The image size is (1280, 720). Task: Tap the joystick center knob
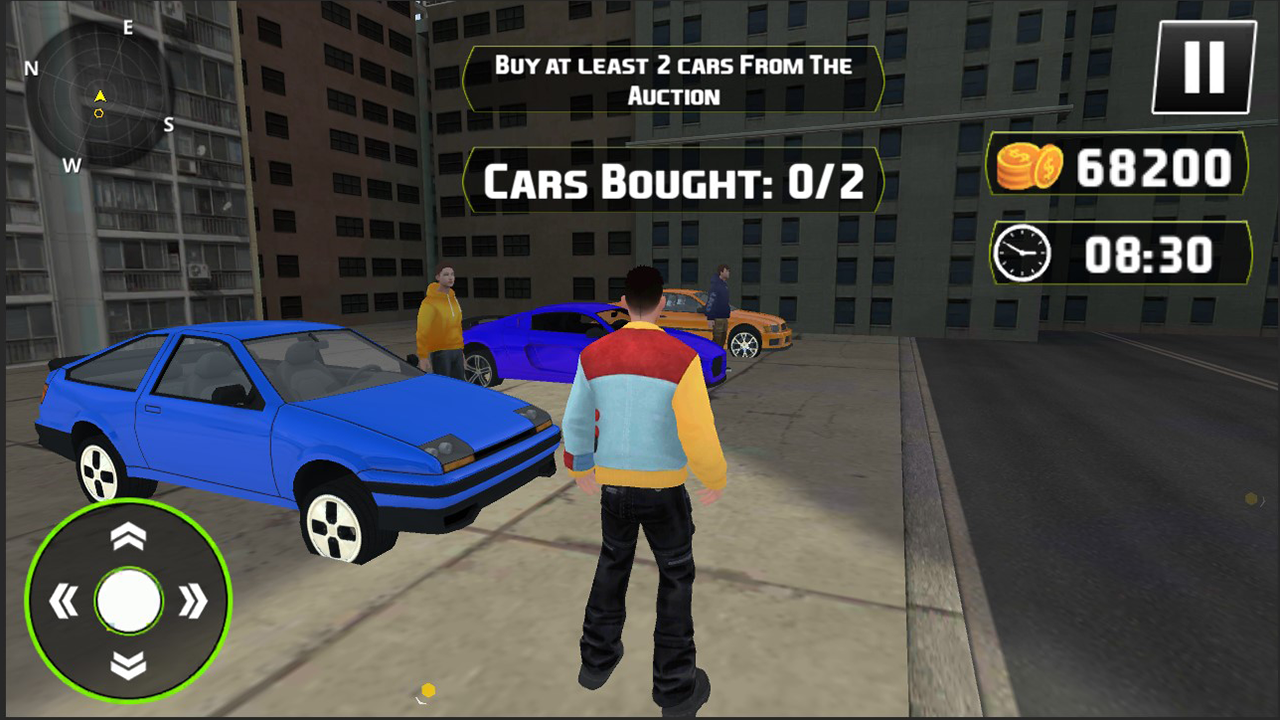point(128,598)
